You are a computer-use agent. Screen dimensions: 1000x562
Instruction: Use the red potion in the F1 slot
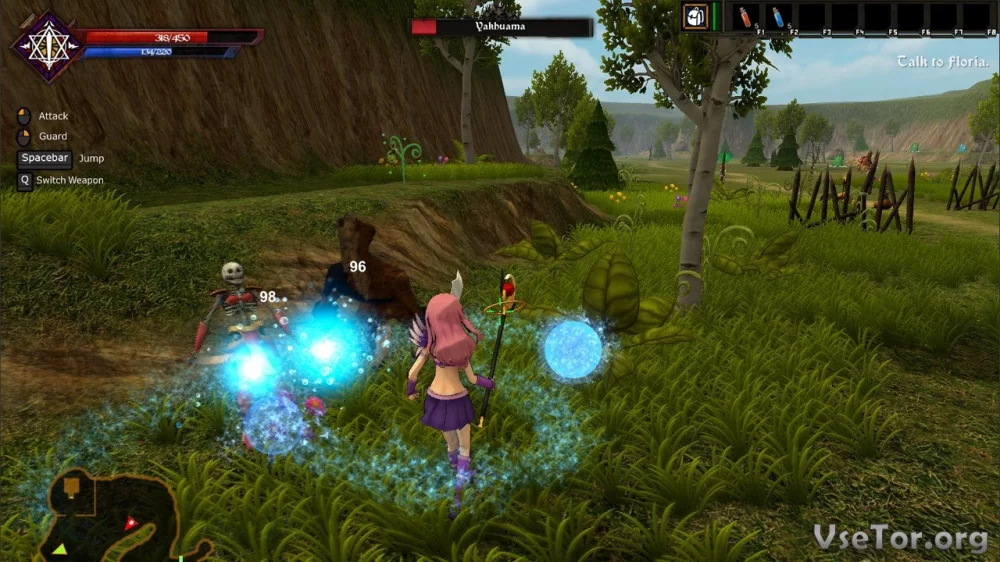click(x=745, y=17)
